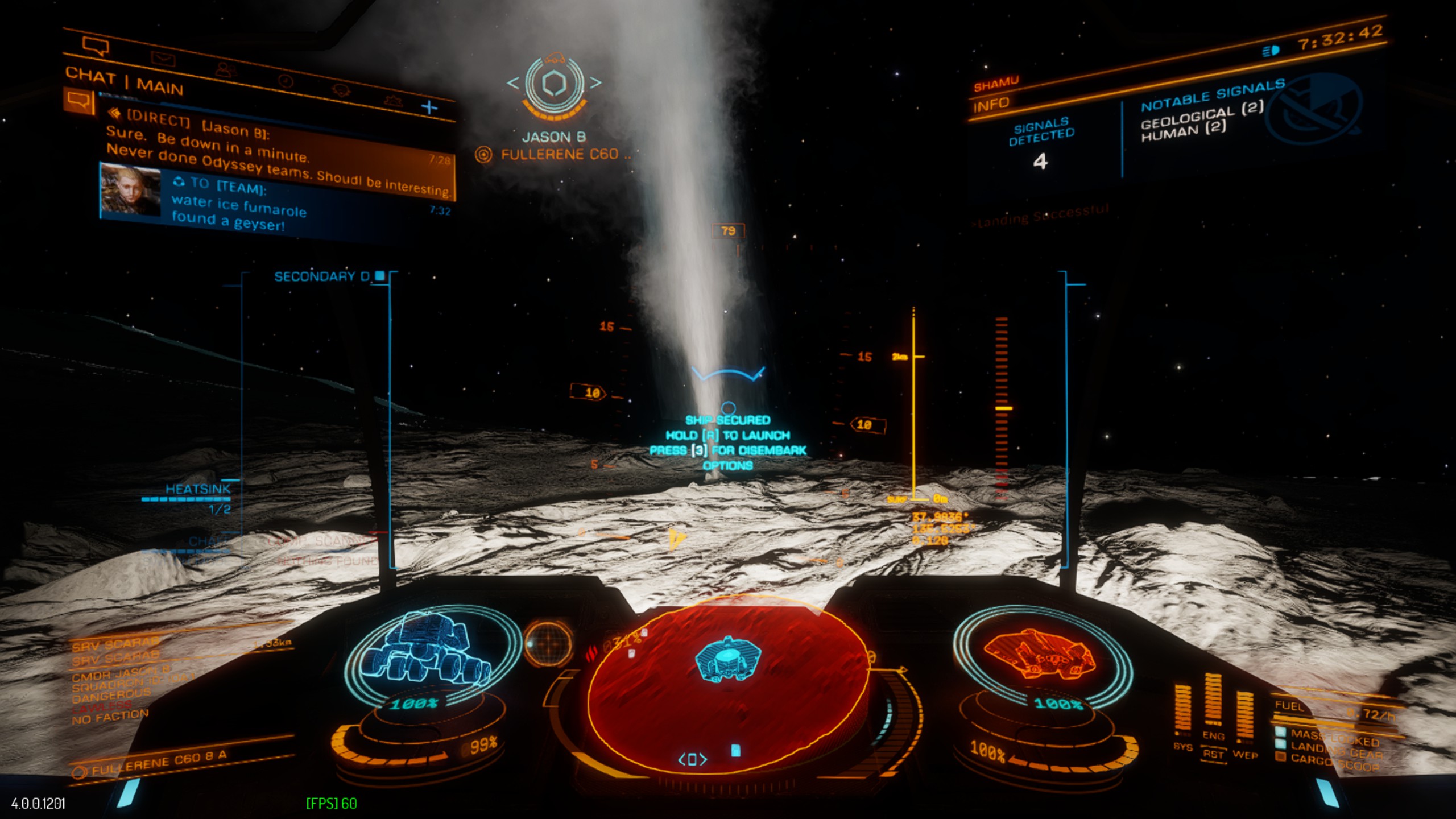Image resolution: width=1456 pixels, height=819 pixels.
Task: Select the highlighted main chat channel button
Action: [x=78, y=101]
